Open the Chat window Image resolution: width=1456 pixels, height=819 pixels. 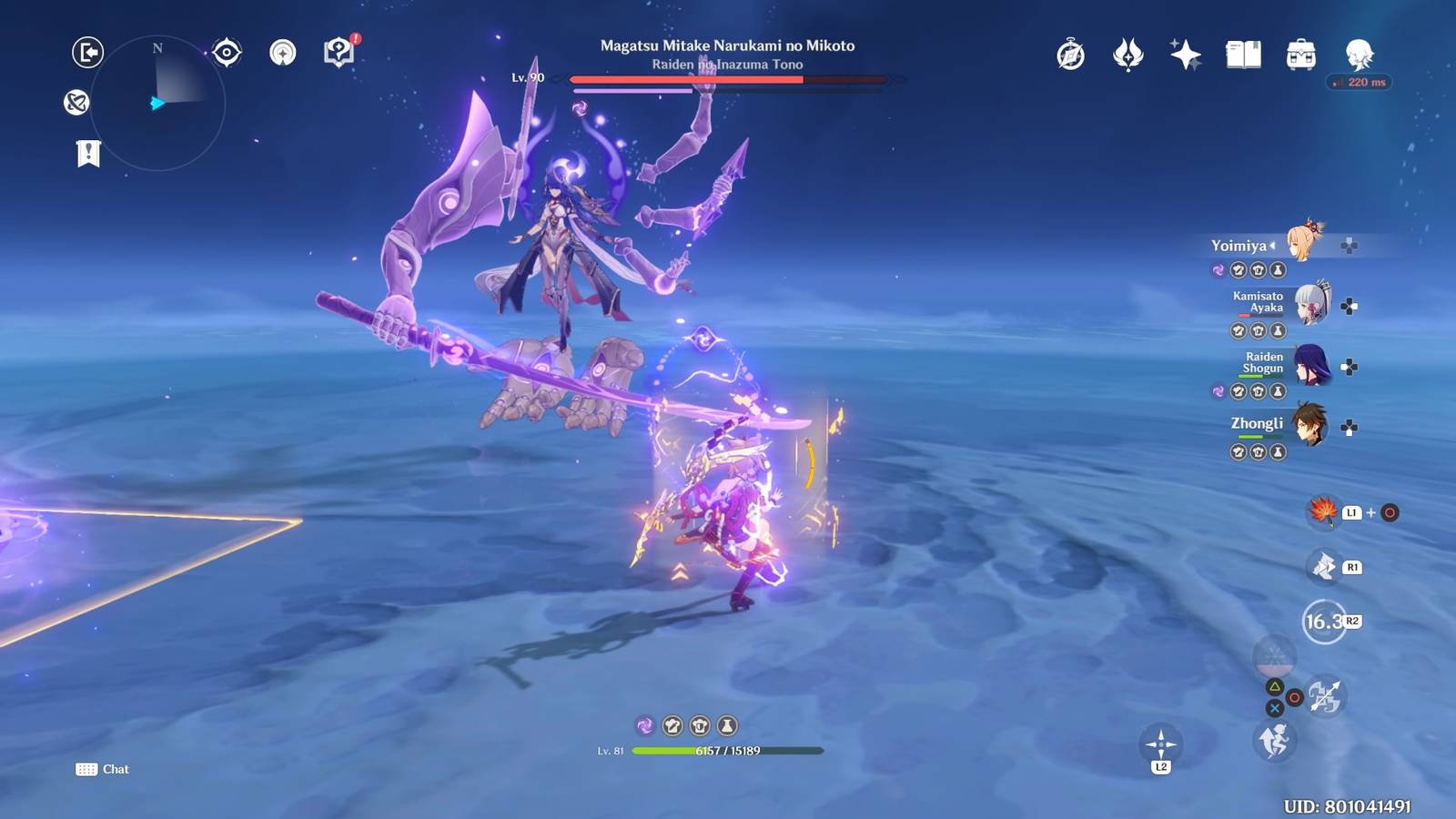pyautogui.click(x=101, y=769)
